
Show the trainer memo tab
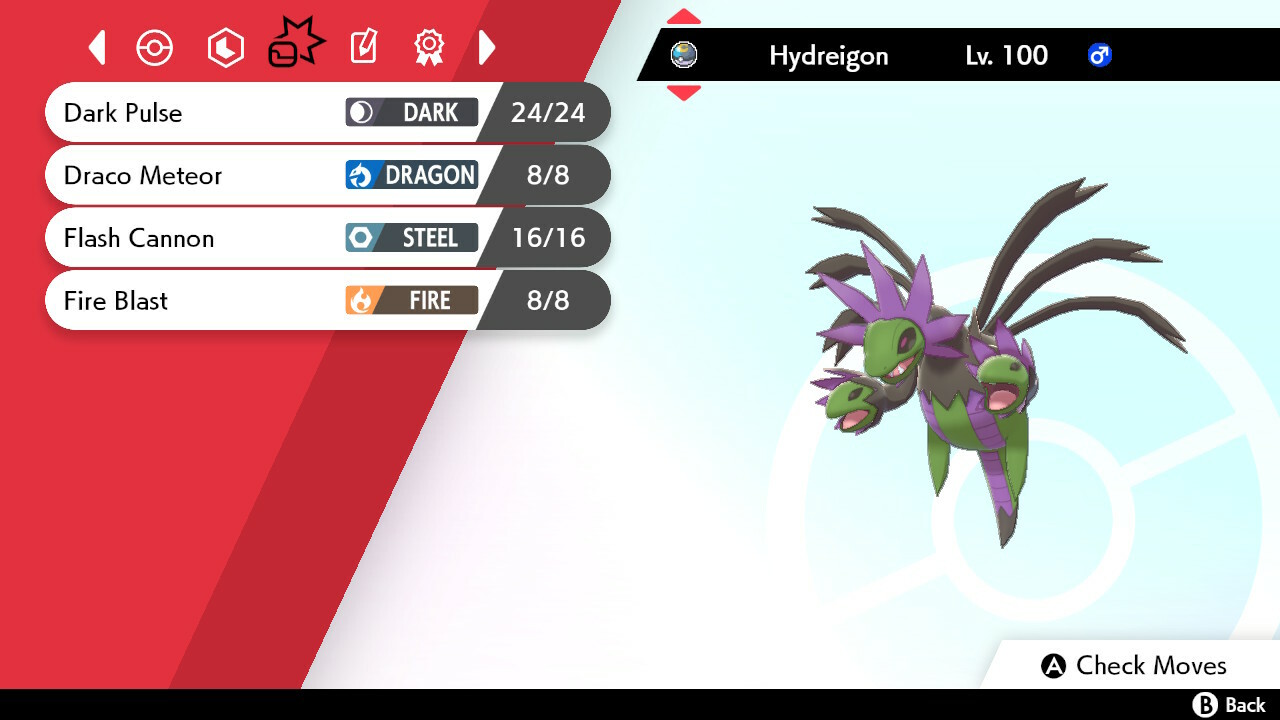[x=363, y=48]
